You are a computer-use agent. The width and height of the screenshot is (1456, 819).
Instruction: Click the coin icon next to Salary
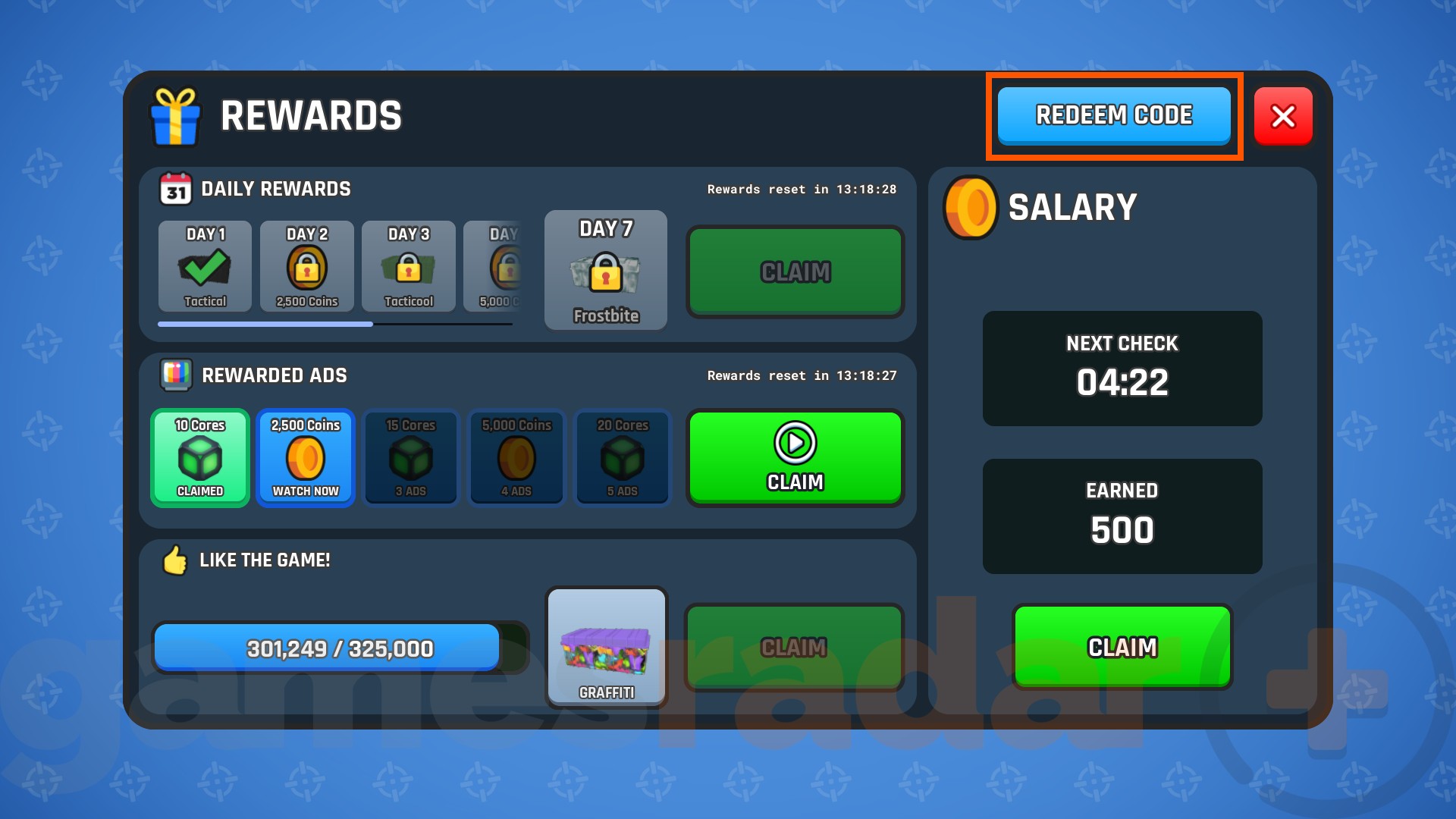[x=968, y=208]
